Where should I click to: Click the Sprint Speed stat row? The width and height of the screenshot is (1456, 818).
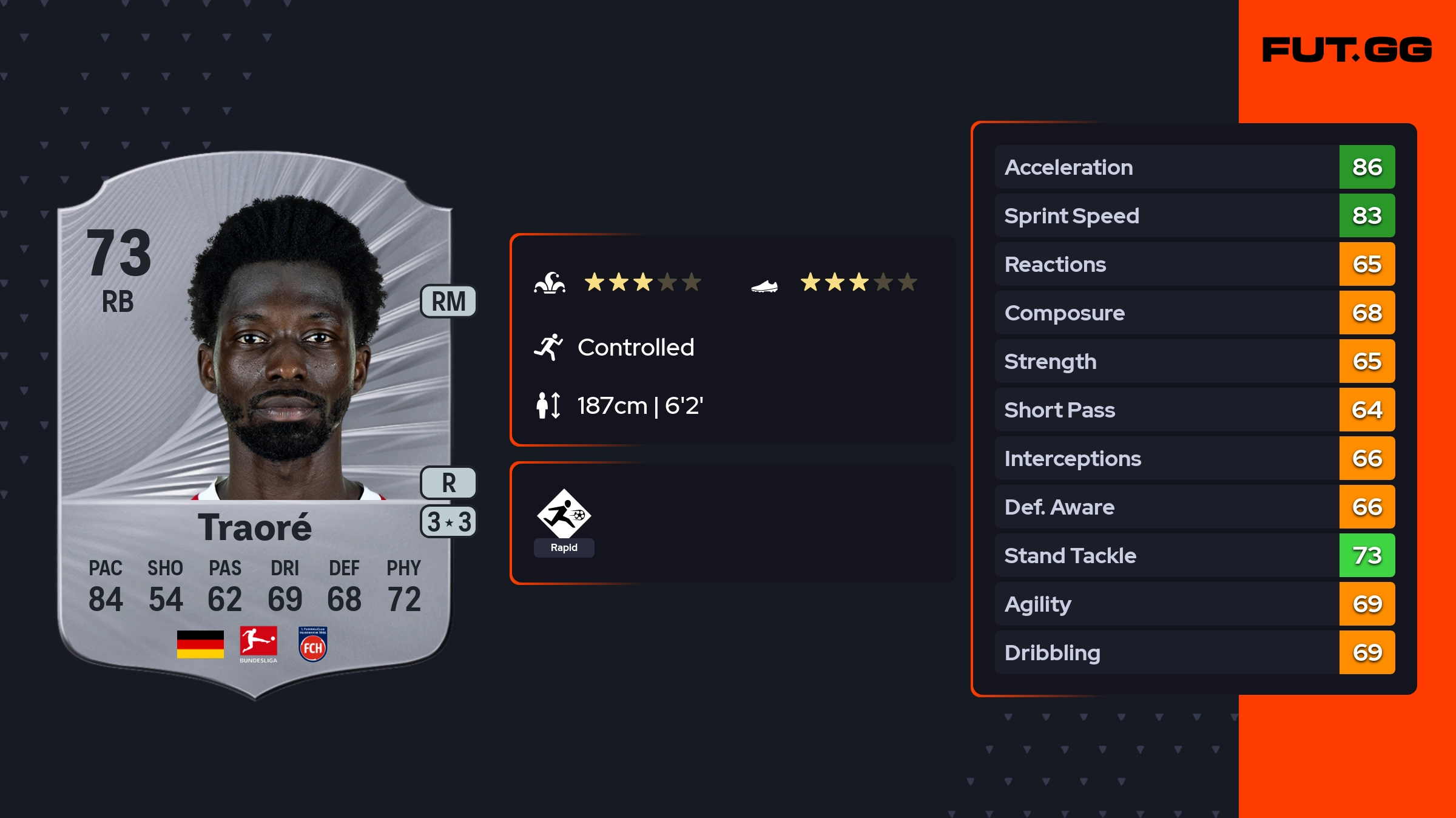1194,215
